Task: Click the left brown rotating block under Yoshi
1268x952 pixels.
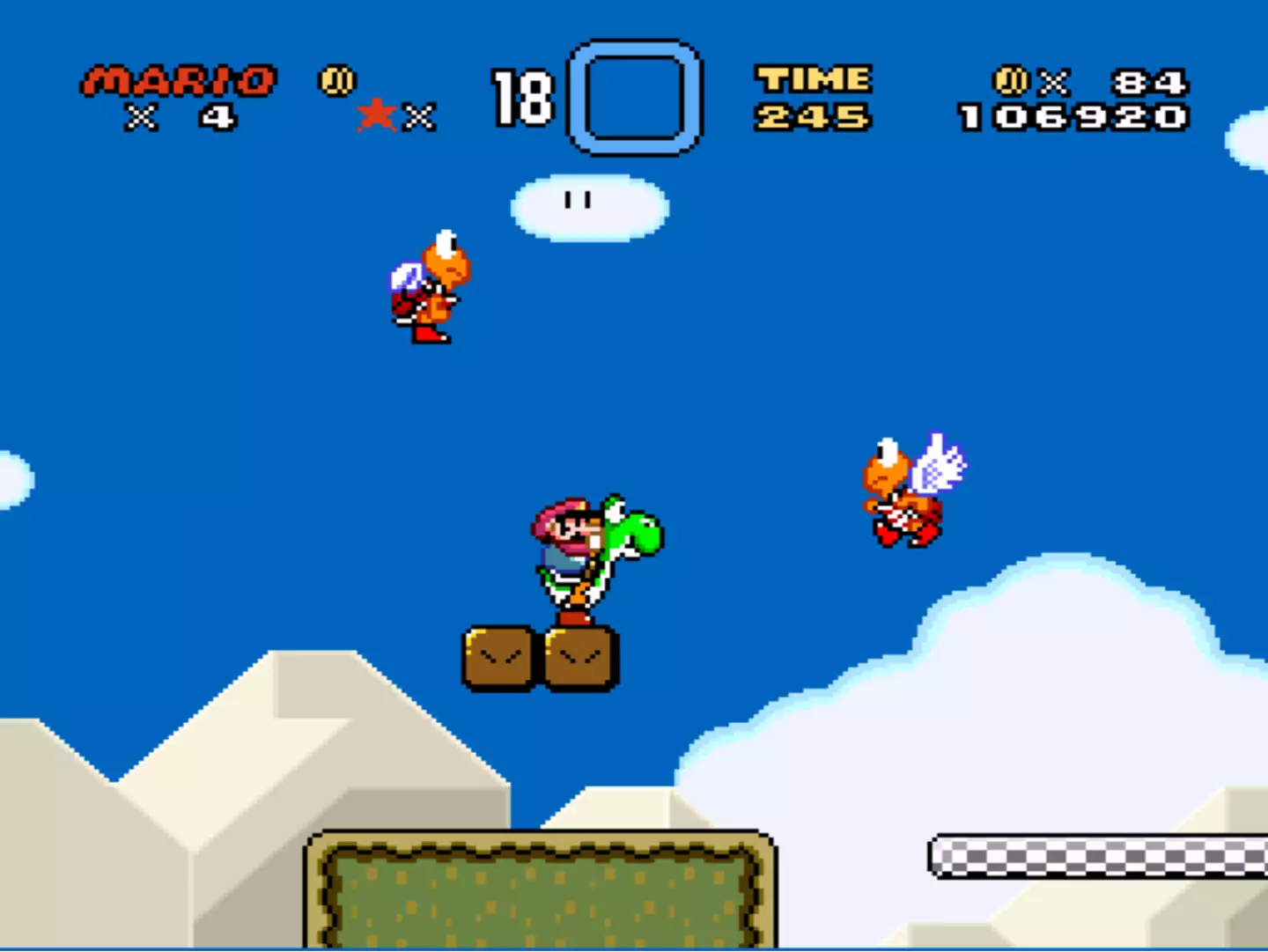Action: point(498,656)
